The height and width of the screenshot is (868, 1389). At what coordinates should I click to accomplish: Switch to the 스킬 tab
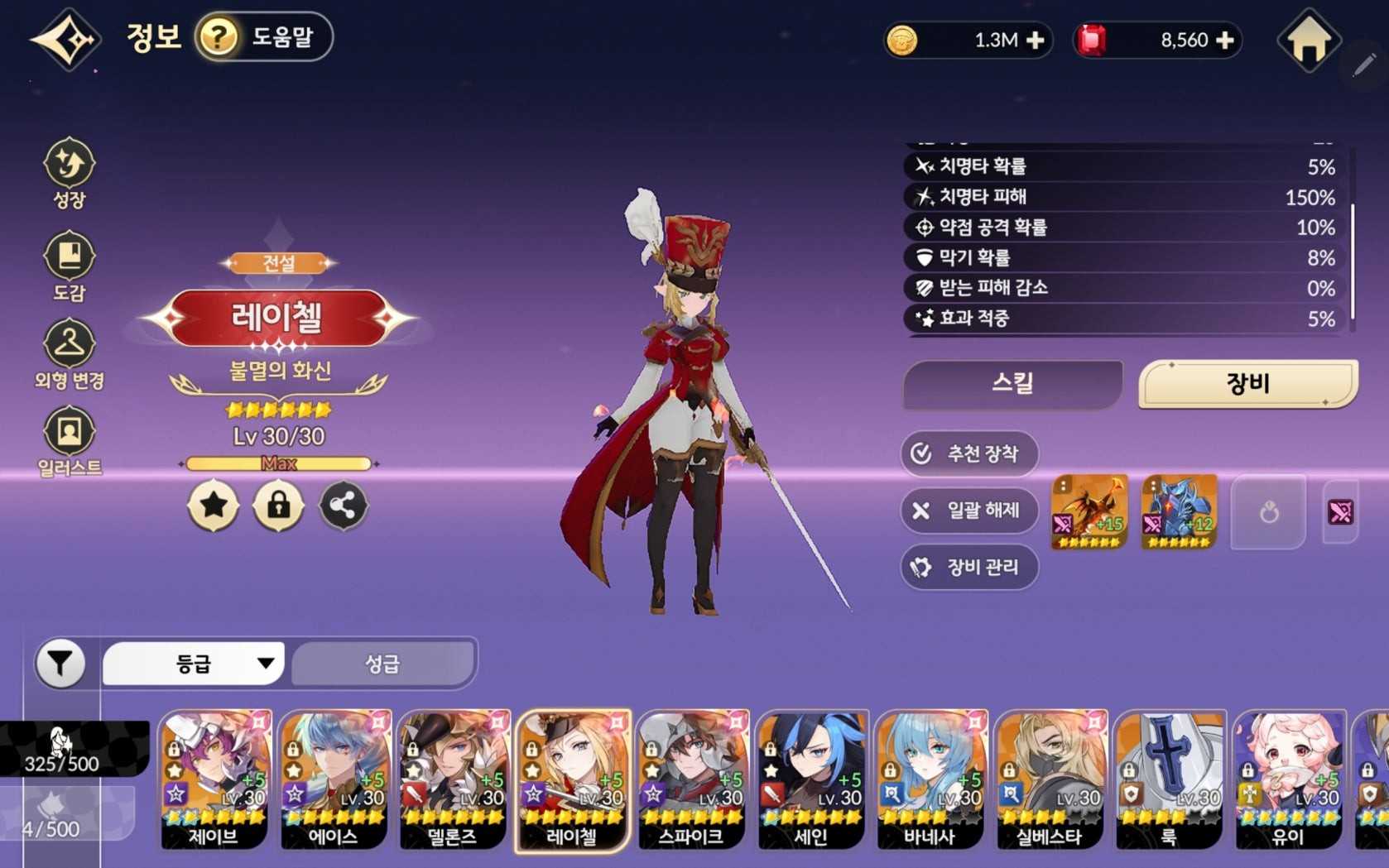point(1012,384)
